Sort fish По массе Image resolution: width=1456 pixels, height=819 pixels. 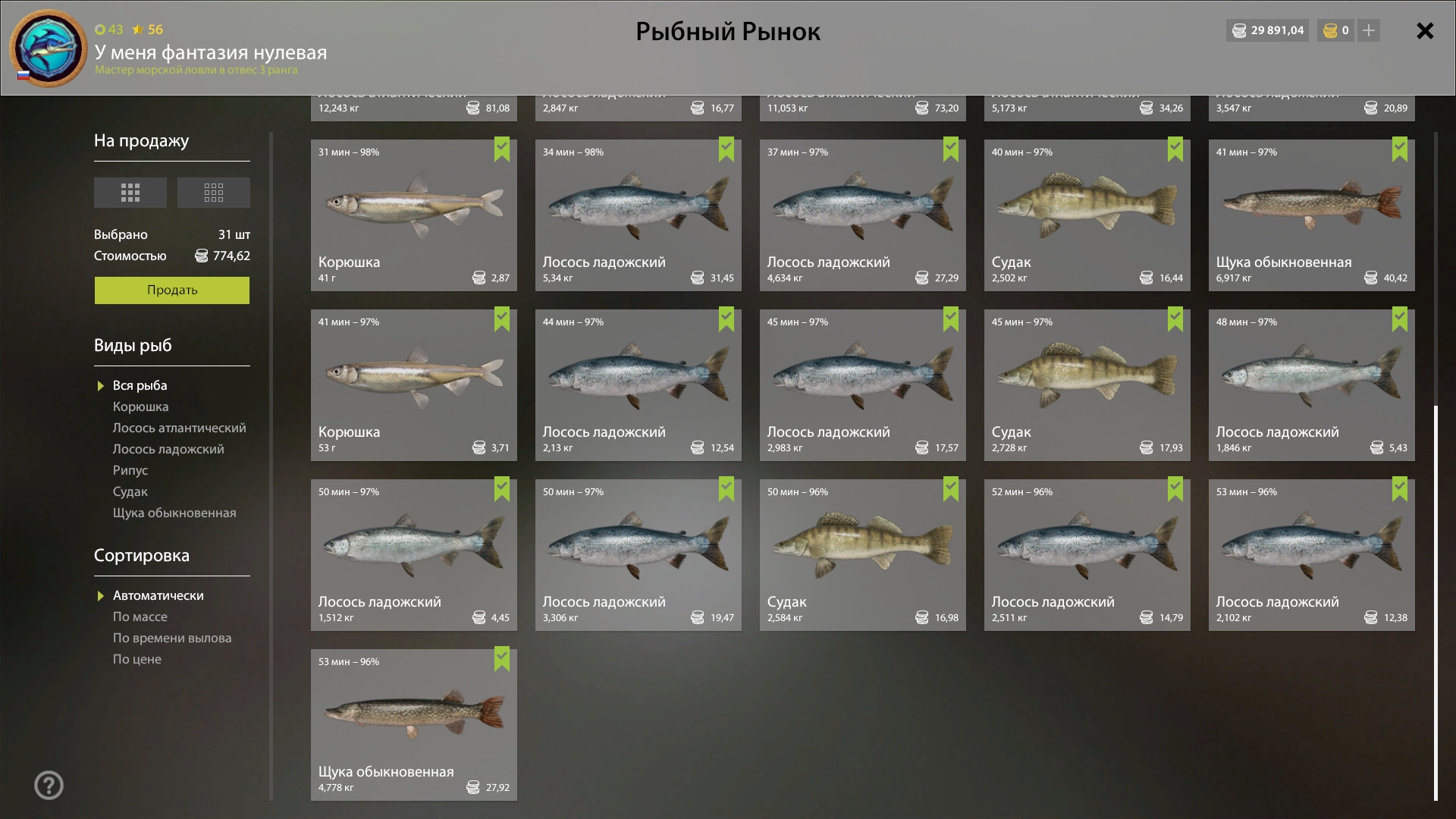(x=140, y=617)
